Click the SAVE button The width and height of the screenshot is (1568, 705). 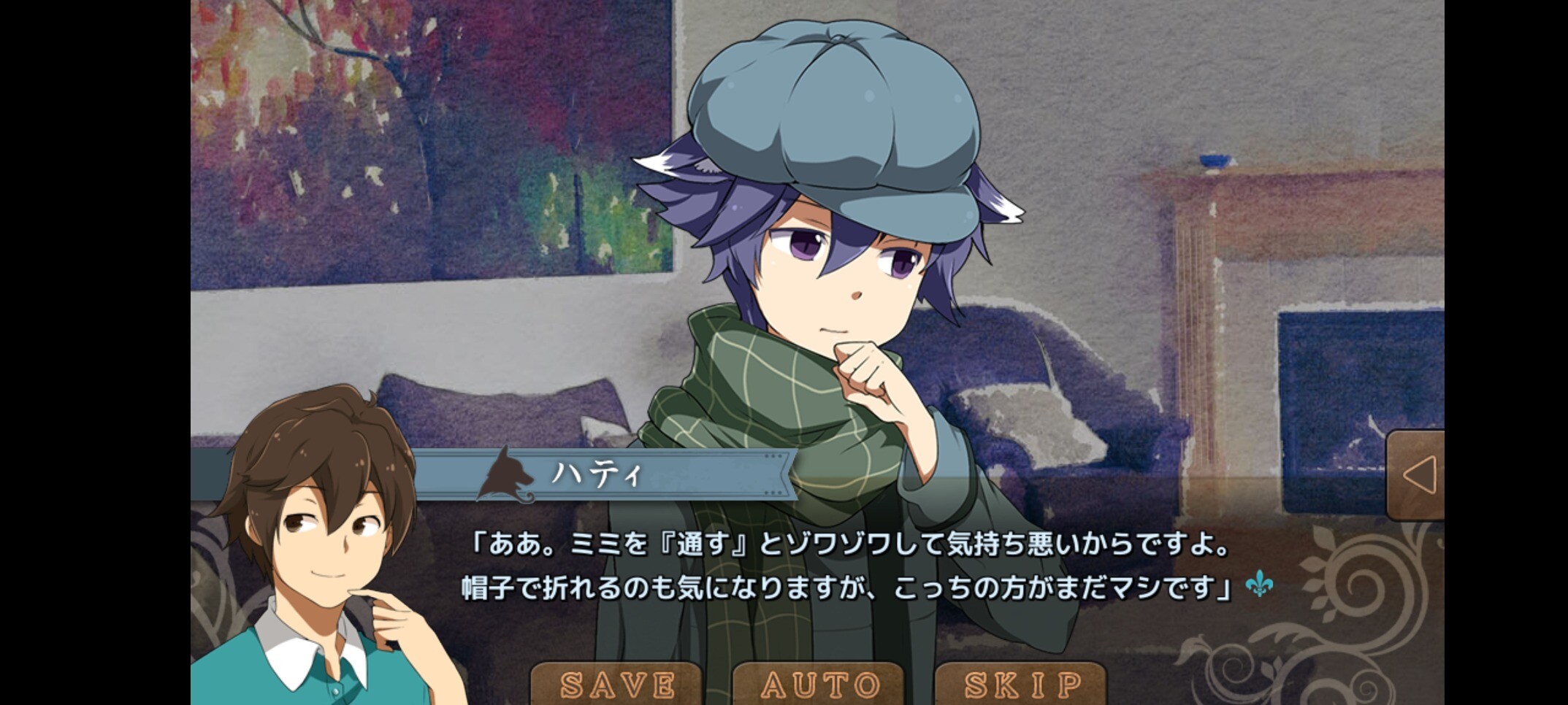tap(617, 685)
